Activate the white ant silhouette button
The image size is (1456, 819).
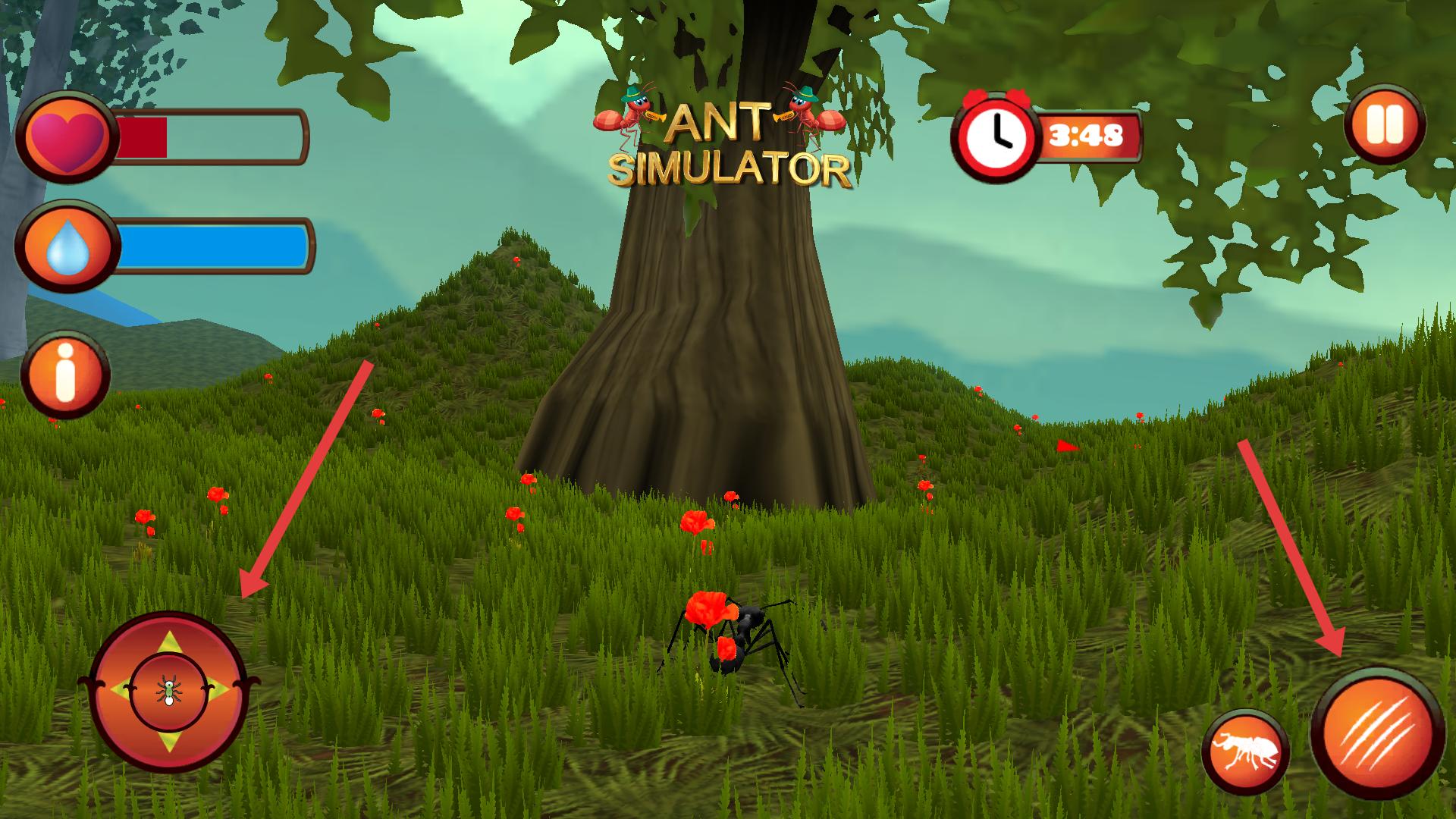coord(1246,753)
